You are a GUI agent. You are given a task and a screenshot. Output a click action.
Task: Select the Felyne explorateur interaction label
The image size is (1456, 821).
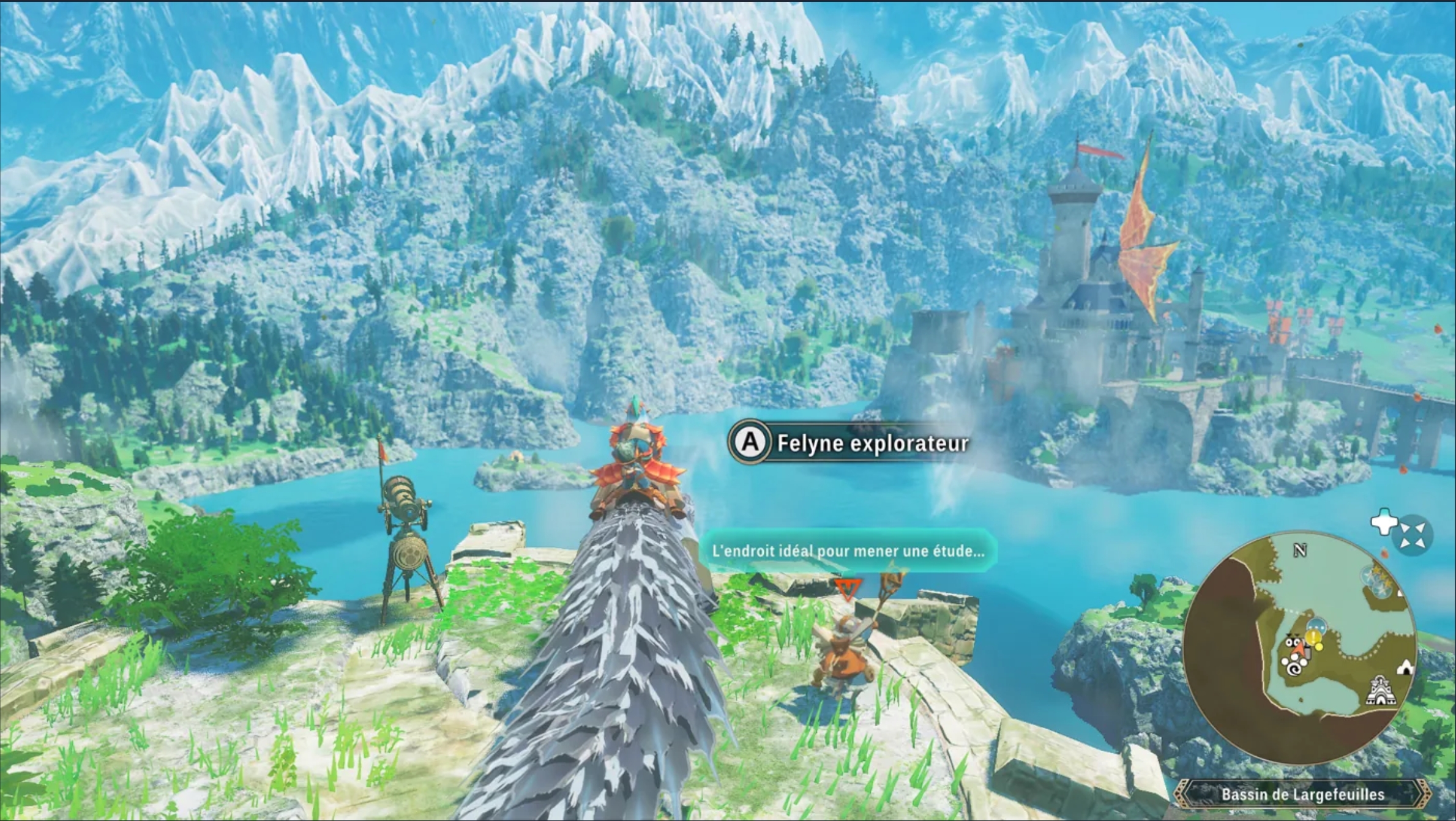[x=849, y=443]
